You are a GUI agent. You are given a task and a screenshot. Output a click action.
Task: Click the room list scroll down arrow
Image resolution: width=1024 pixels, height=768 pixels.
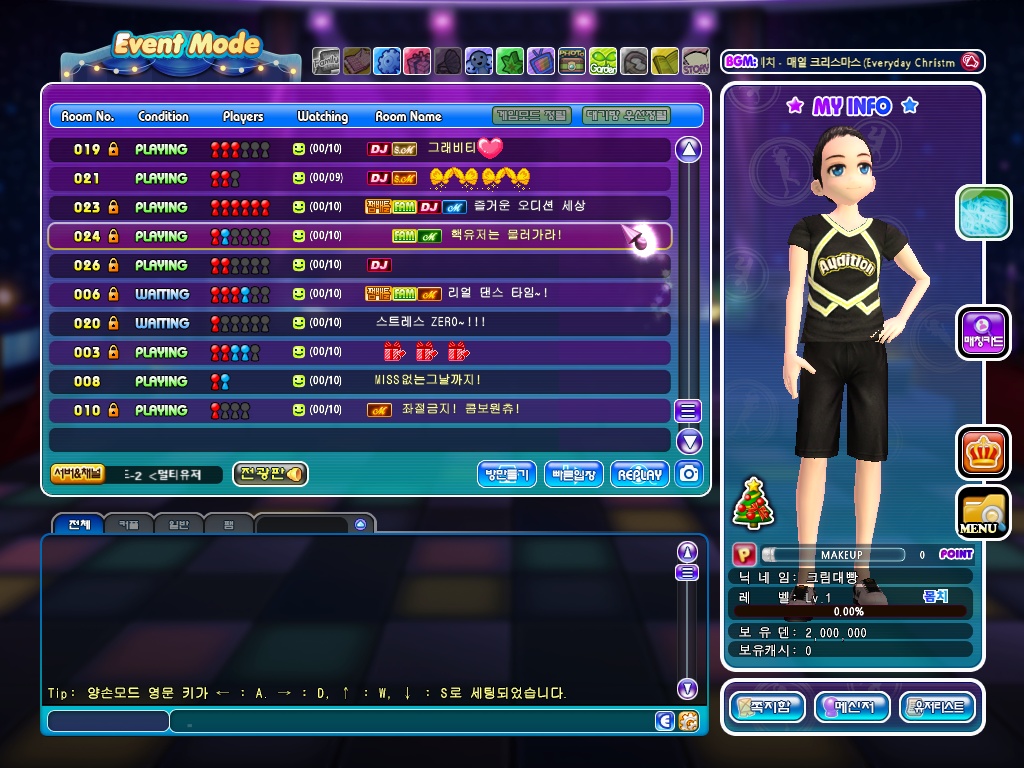688,441
